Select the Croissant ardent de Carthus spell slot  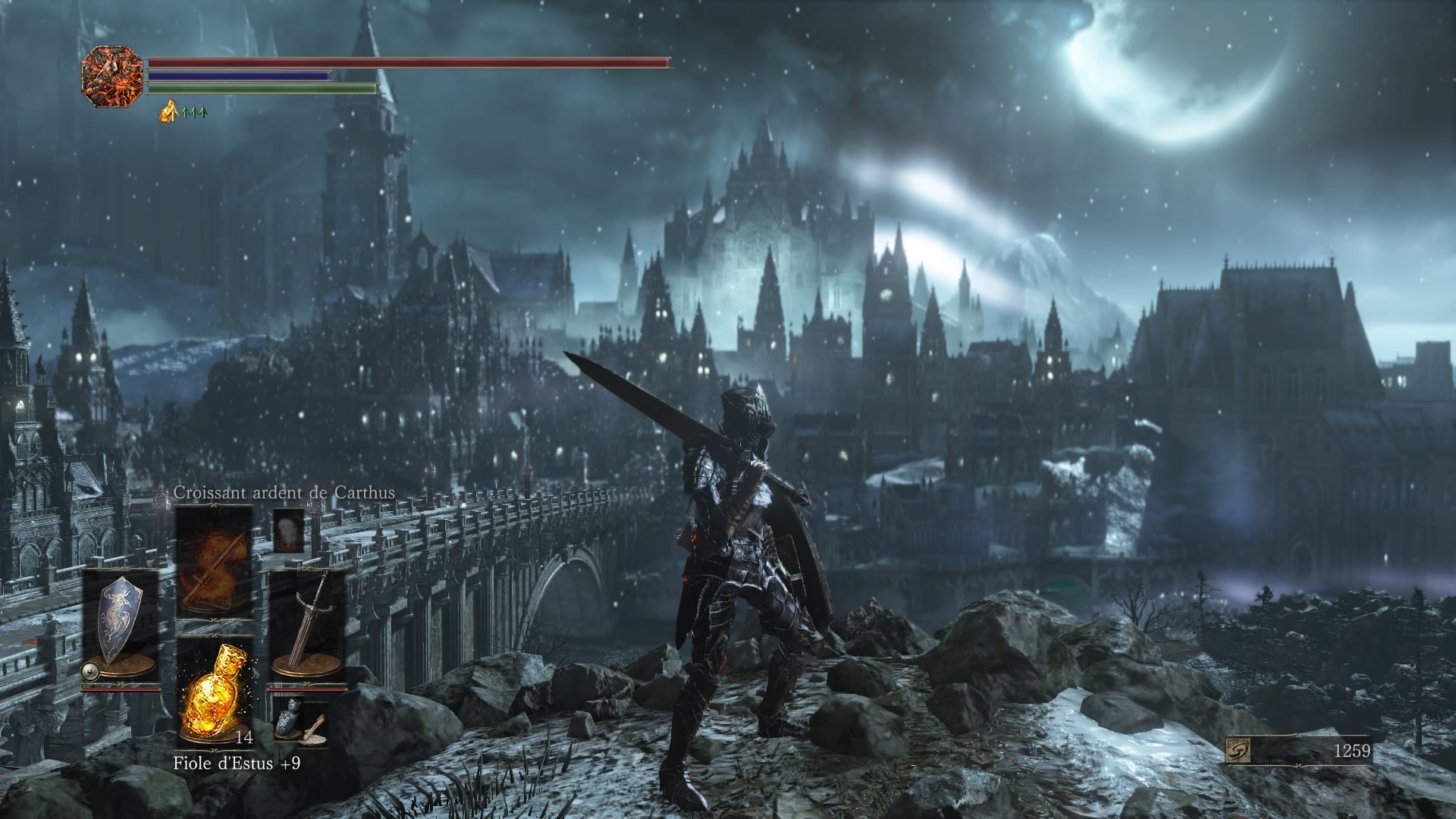(215, 563)
